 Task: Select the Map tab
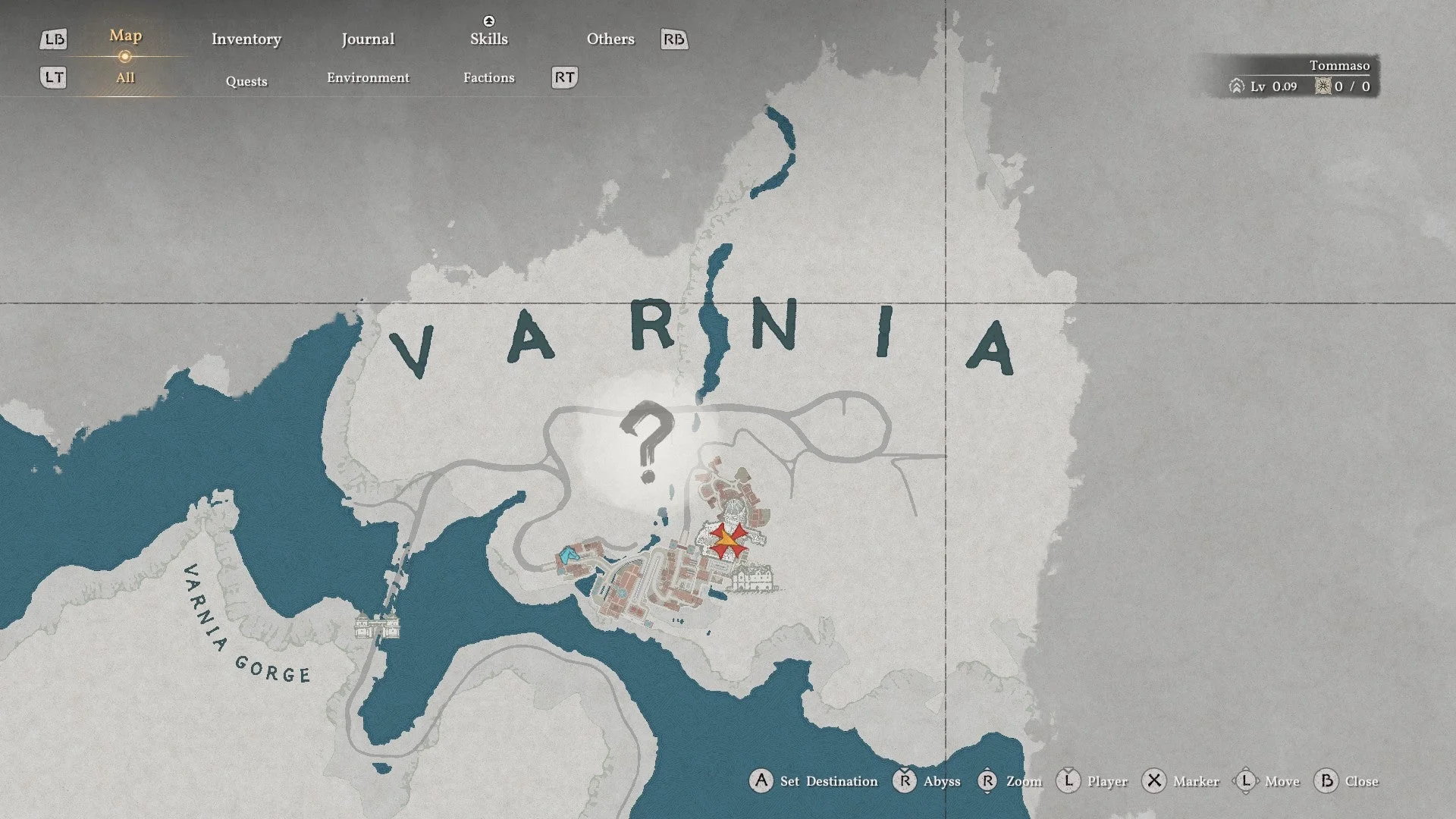click(x=125, y=36)
